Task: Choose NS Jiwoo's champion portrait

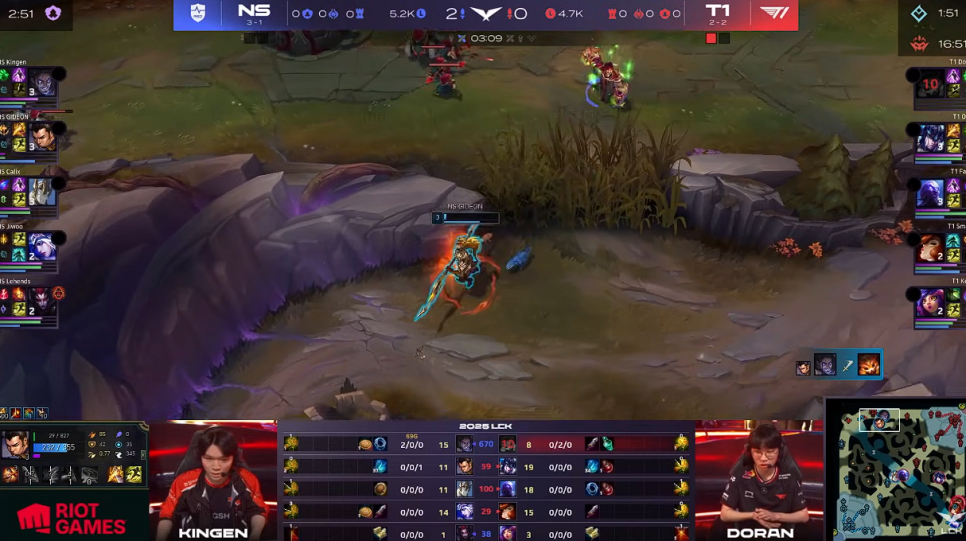Action: tap(42, 246)
